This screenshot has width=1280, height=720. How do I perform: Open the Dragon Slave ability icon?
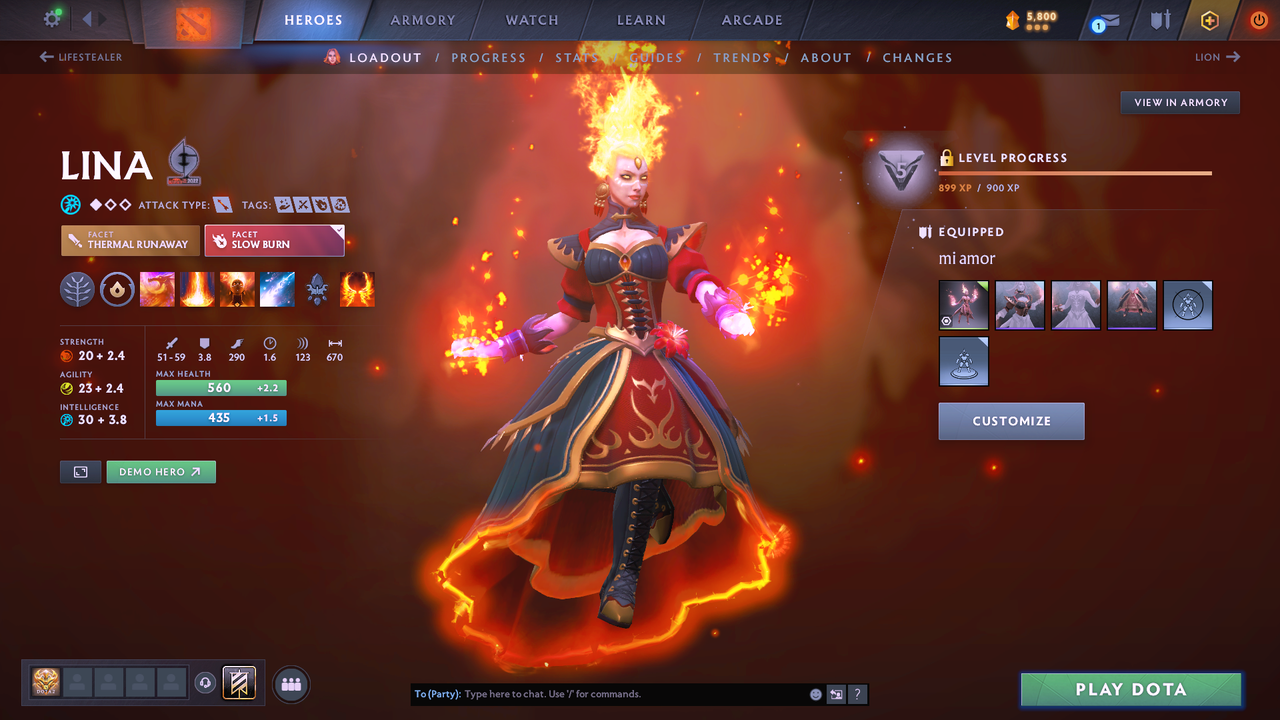157,289
